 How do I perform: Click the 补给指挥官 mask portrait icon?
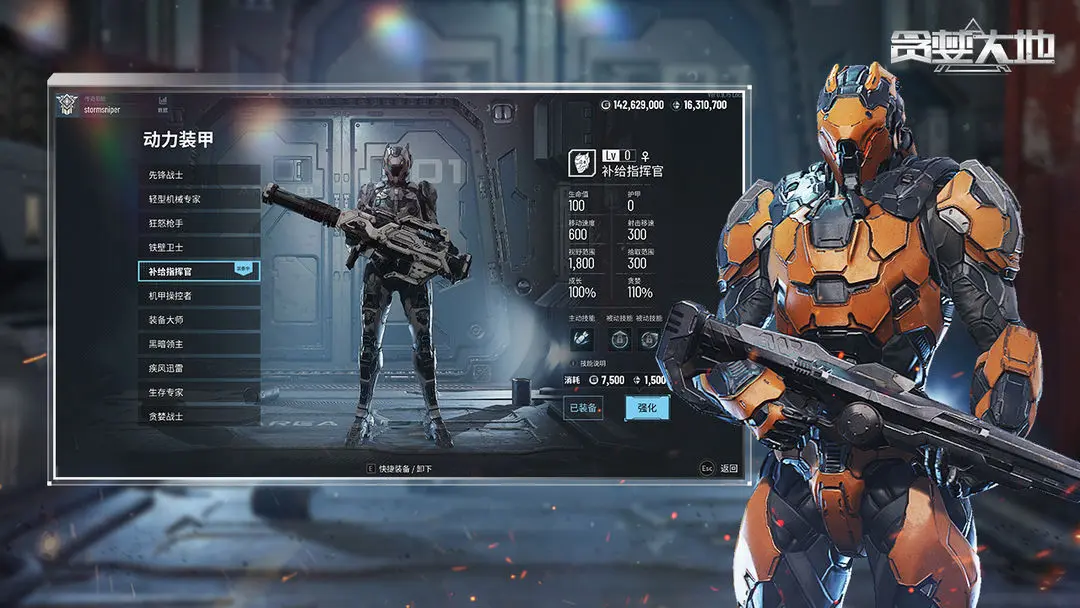tap(581, 163)
